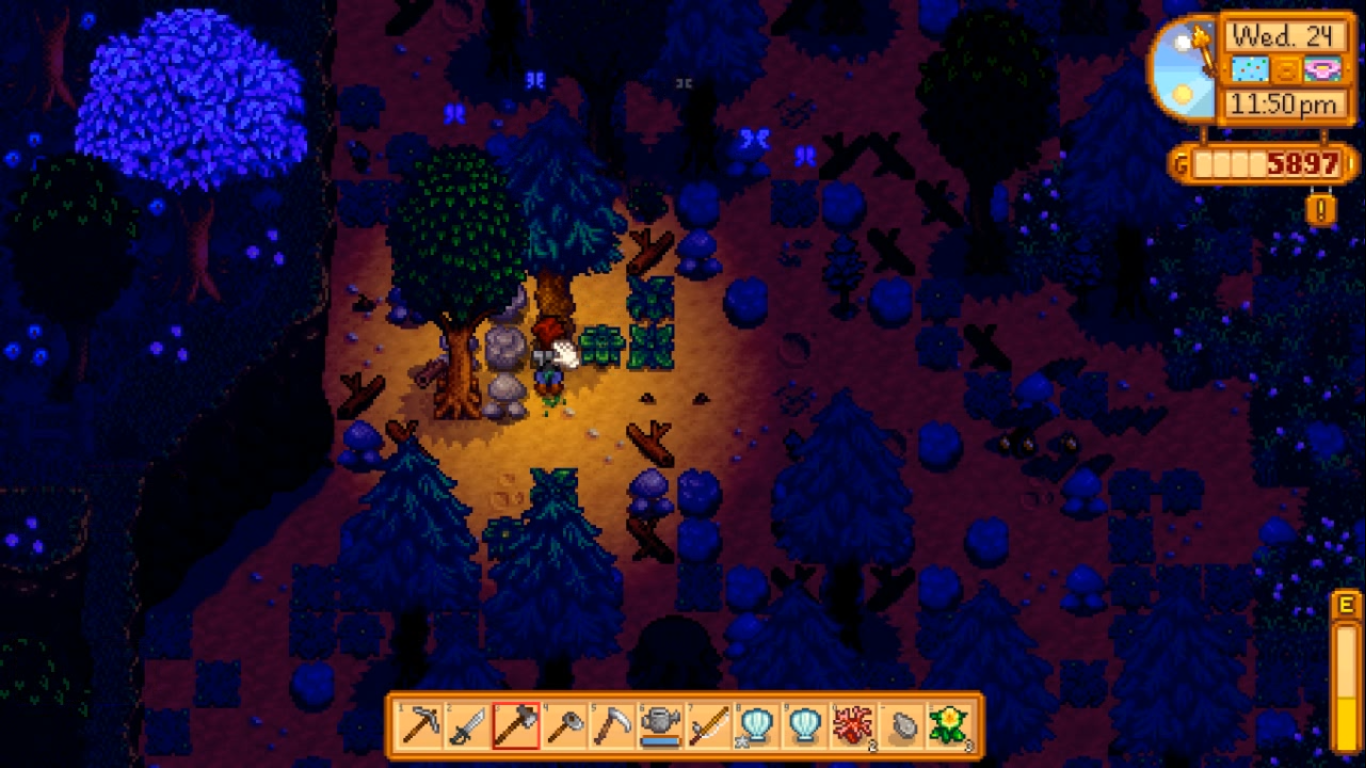
Task: Choose the hoe in slot four
Action: click(x=564, y=725)
